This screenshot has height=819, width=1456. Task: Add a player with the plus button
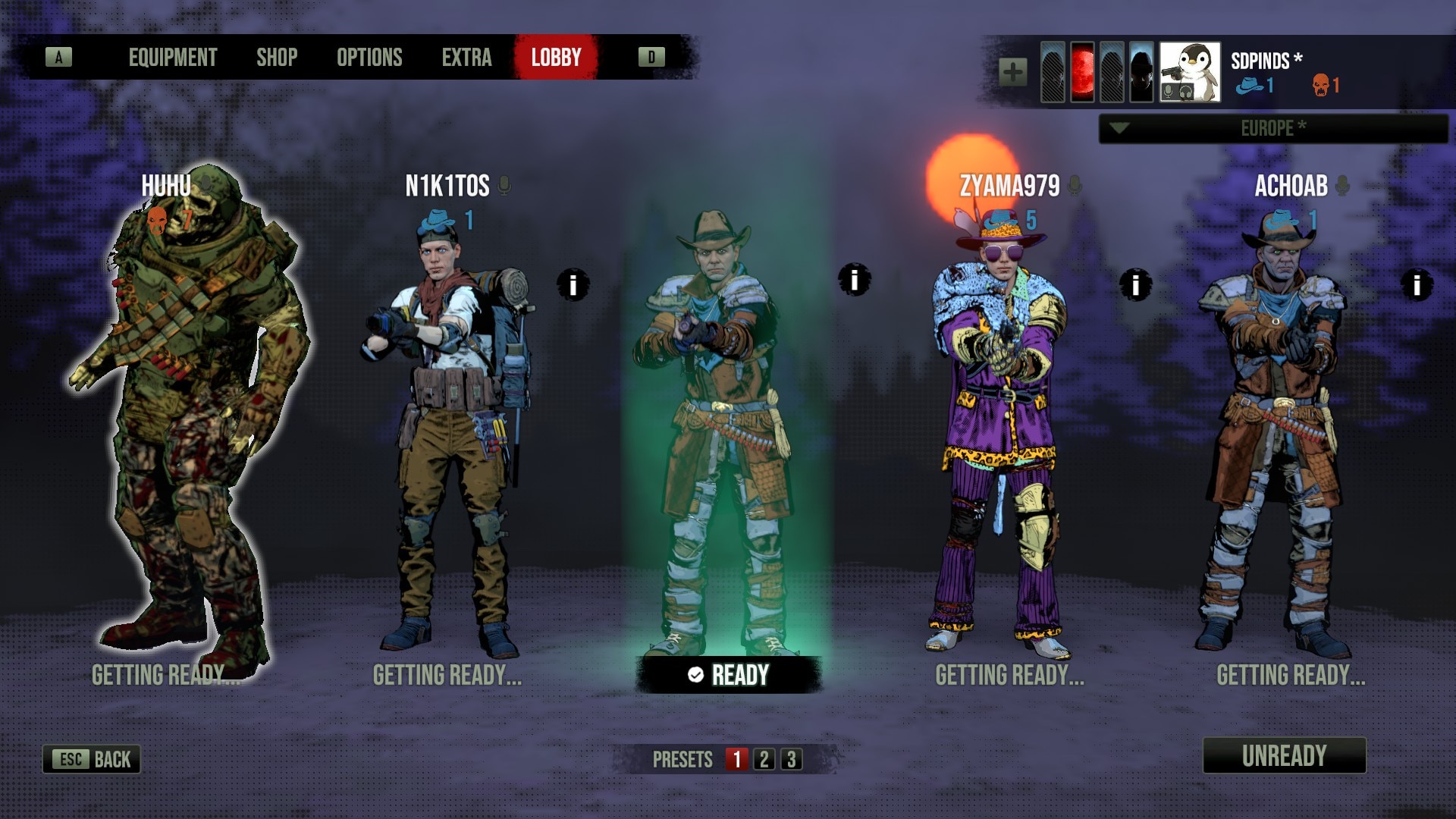pyautogui.click(x=1013, y=73)
